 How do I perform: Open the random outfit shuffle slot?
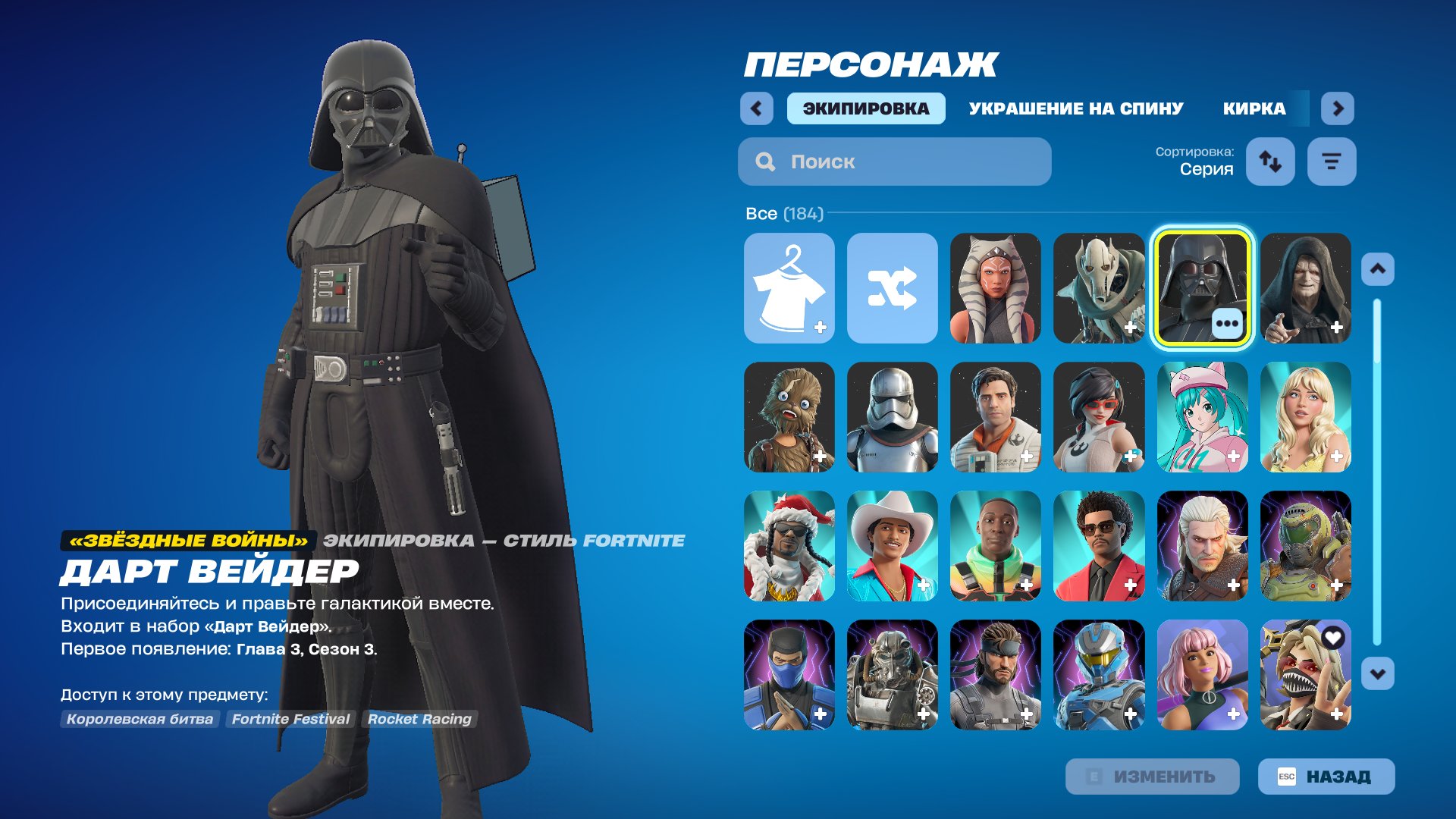pyautogui.click(x=892, y=288)
